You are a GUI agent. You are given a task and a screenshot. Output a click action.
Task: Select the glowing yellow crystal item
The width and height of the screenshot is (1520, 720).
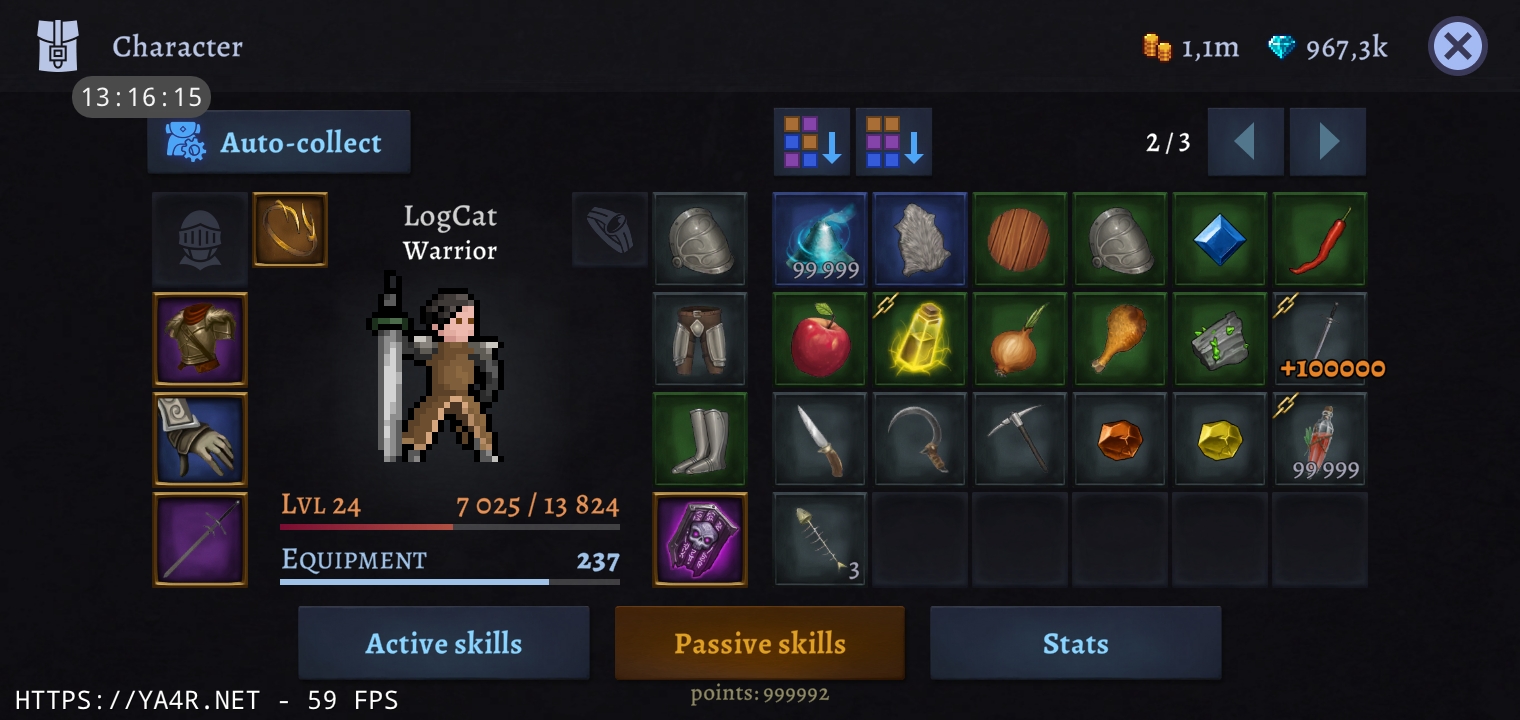point(920,339)
